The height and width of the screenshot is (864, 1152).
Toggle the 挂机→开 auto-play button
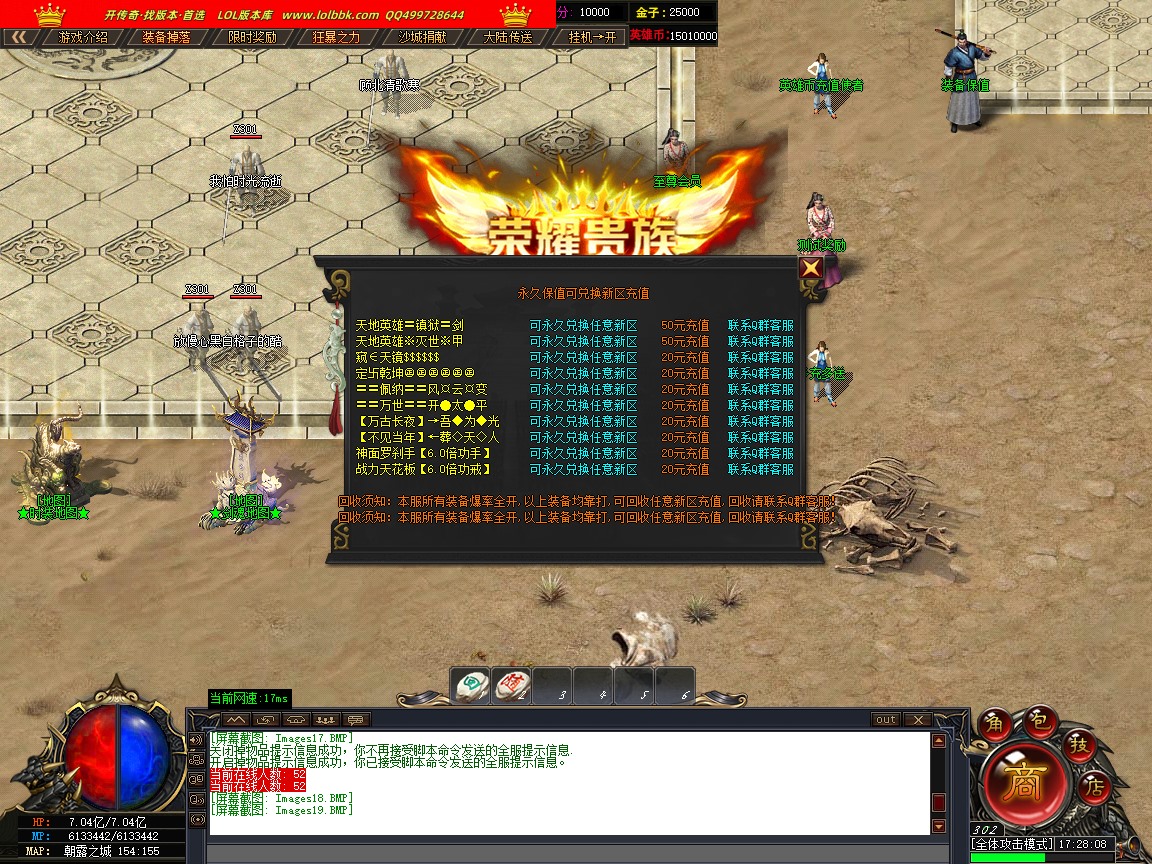point(592,37)
